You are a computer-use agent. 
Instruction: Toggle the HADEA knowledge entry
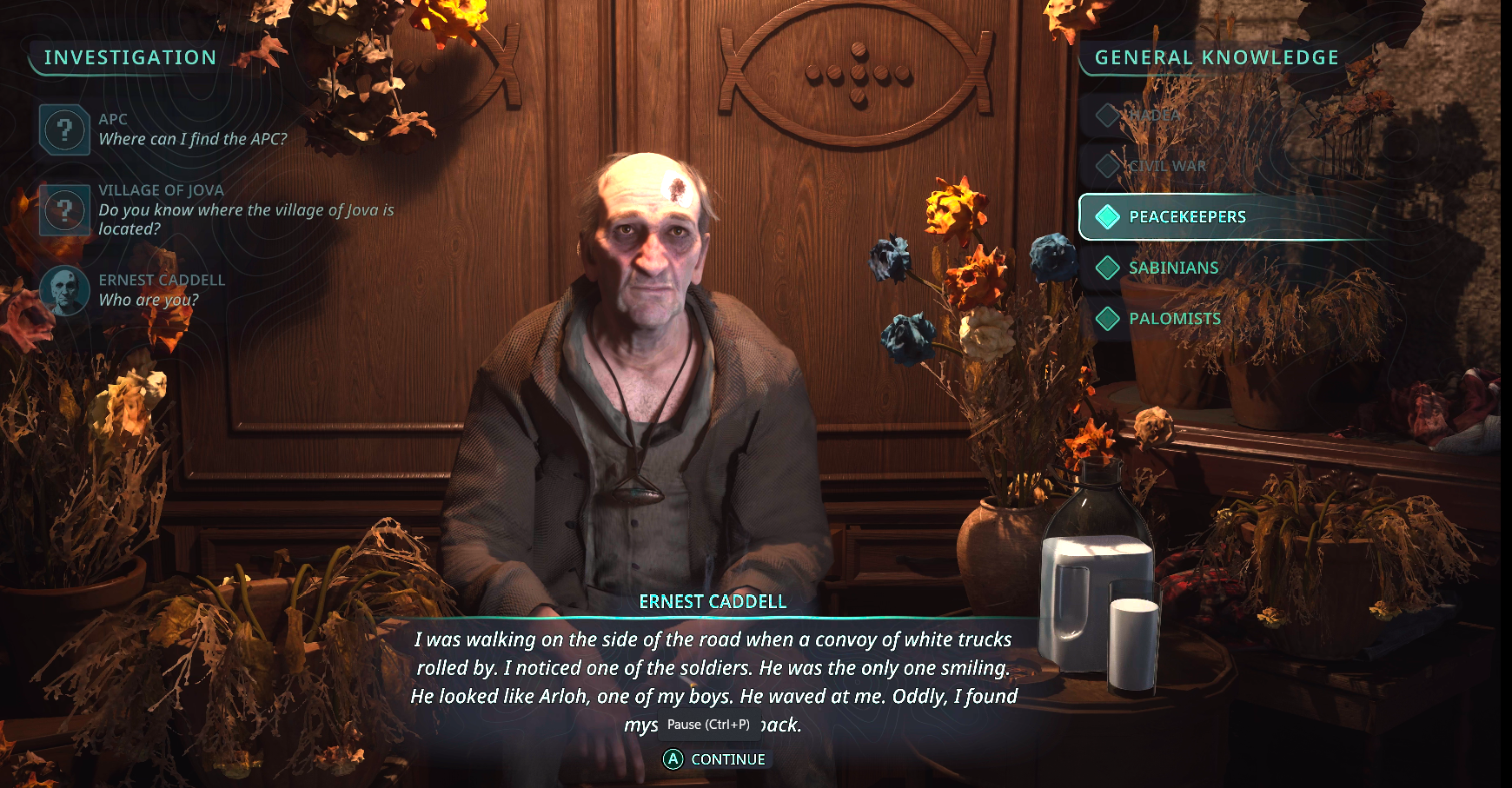[1156, 116]
